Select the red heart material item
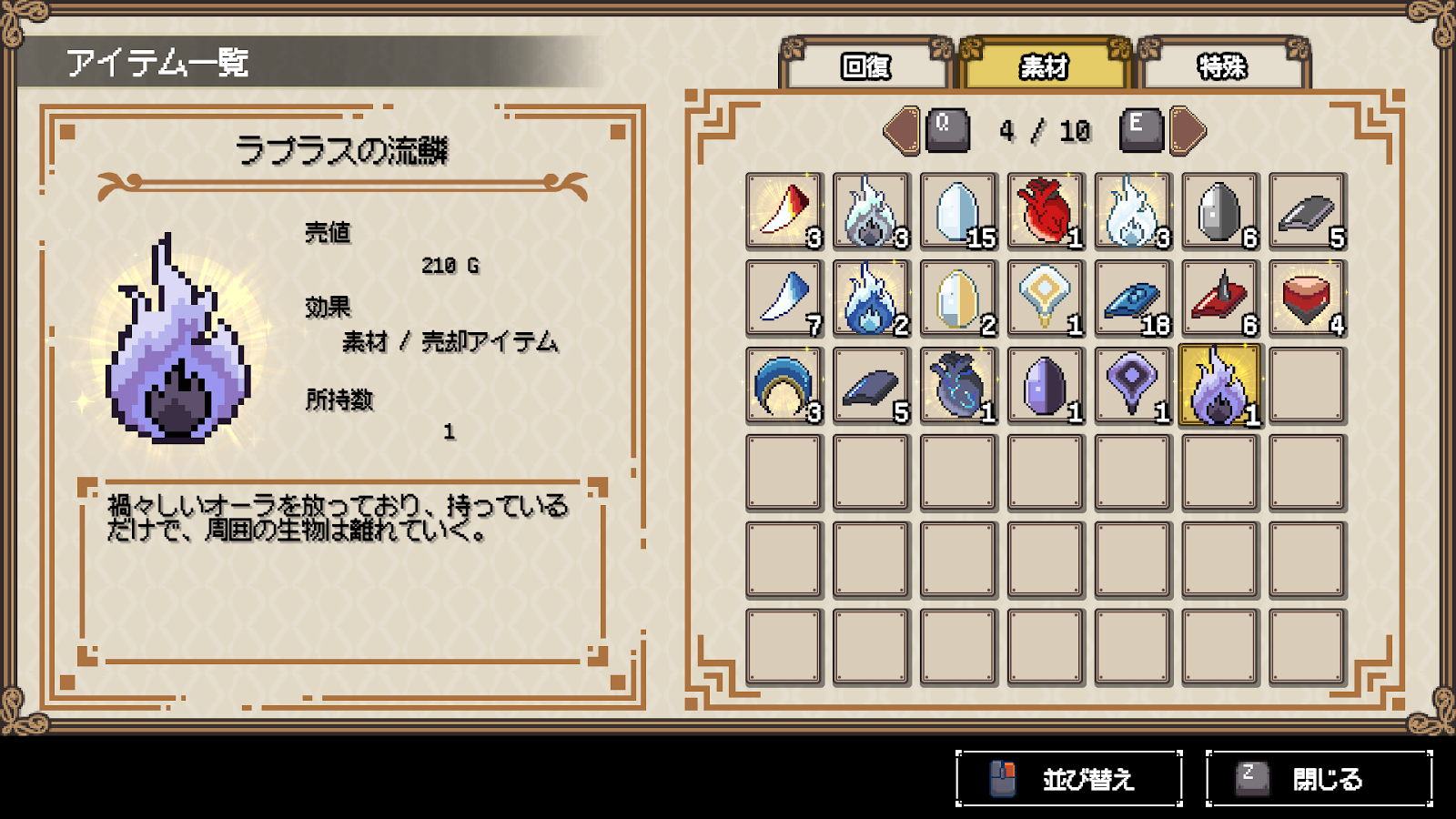1456x819 pixels. pyautogui.click(x=1045, y=211)
